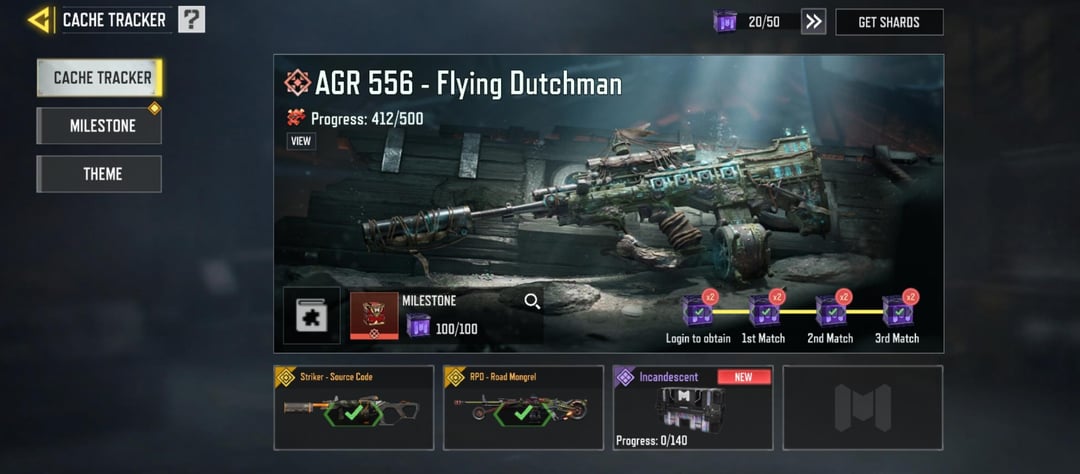The image size is (1080, 474).
Task: Select the 1st Match reward crate
Action: coord(764,312)
